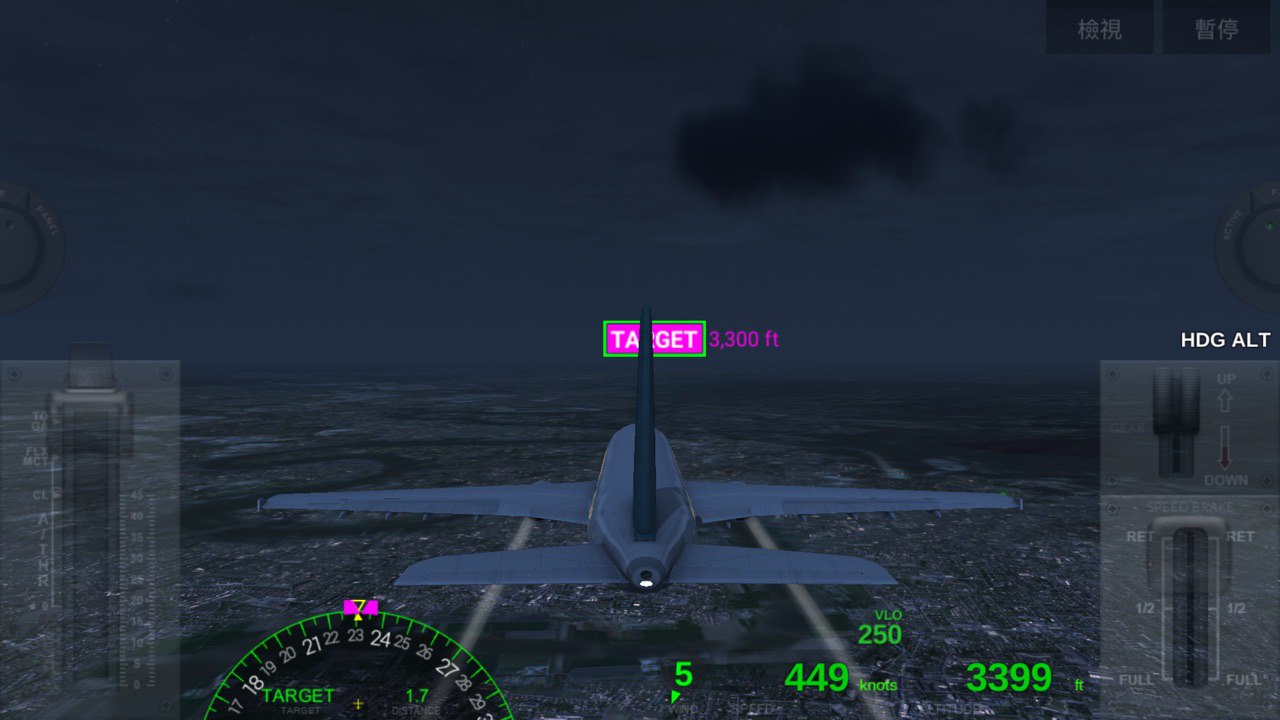This screenshot has width=1280, height=720.
Task: Select the magenta TARGET waypoint marker
Action: (x=654, y=339)
